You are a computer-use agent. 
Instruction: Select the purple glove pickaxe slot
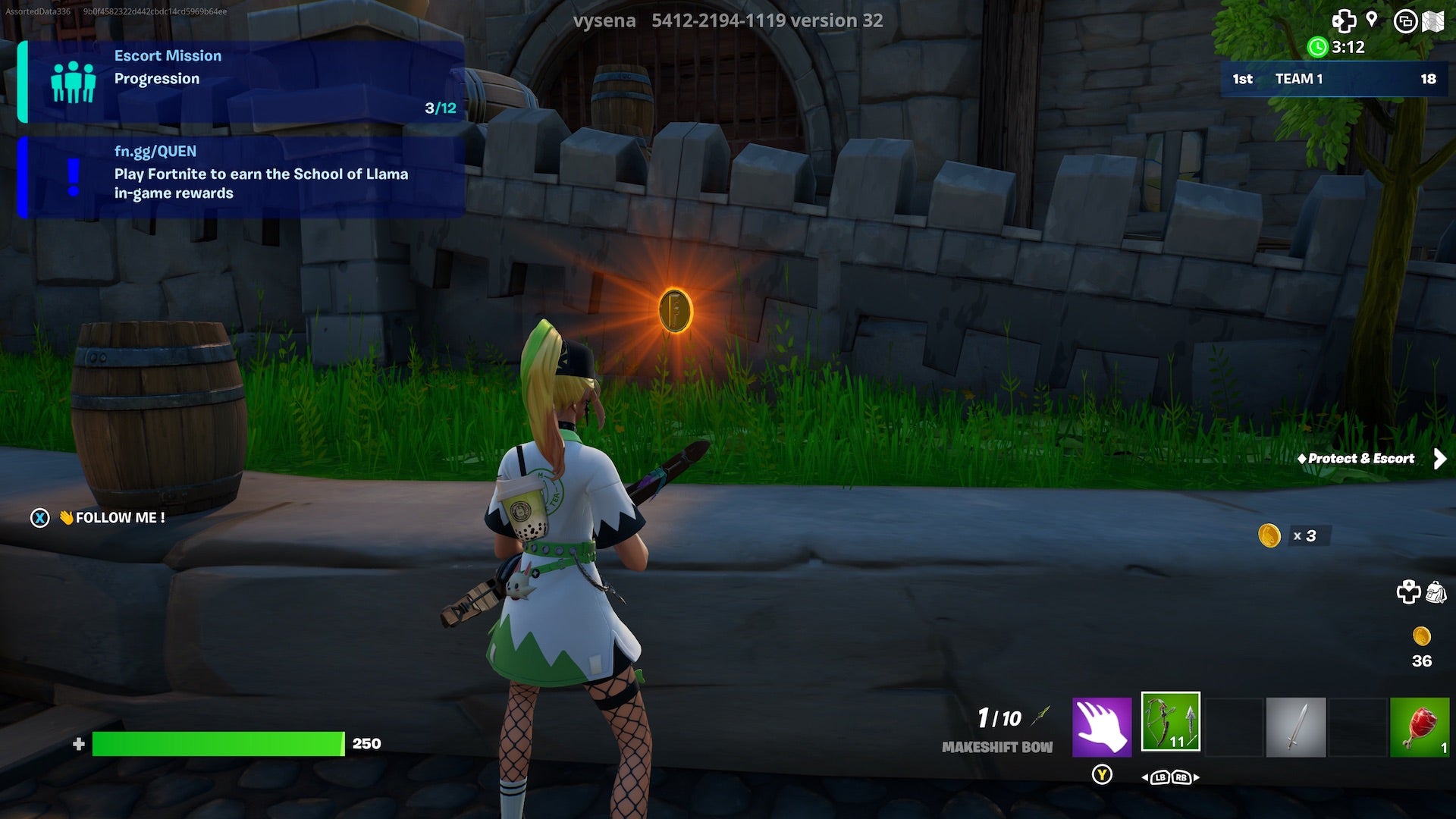pos(1101,724)
